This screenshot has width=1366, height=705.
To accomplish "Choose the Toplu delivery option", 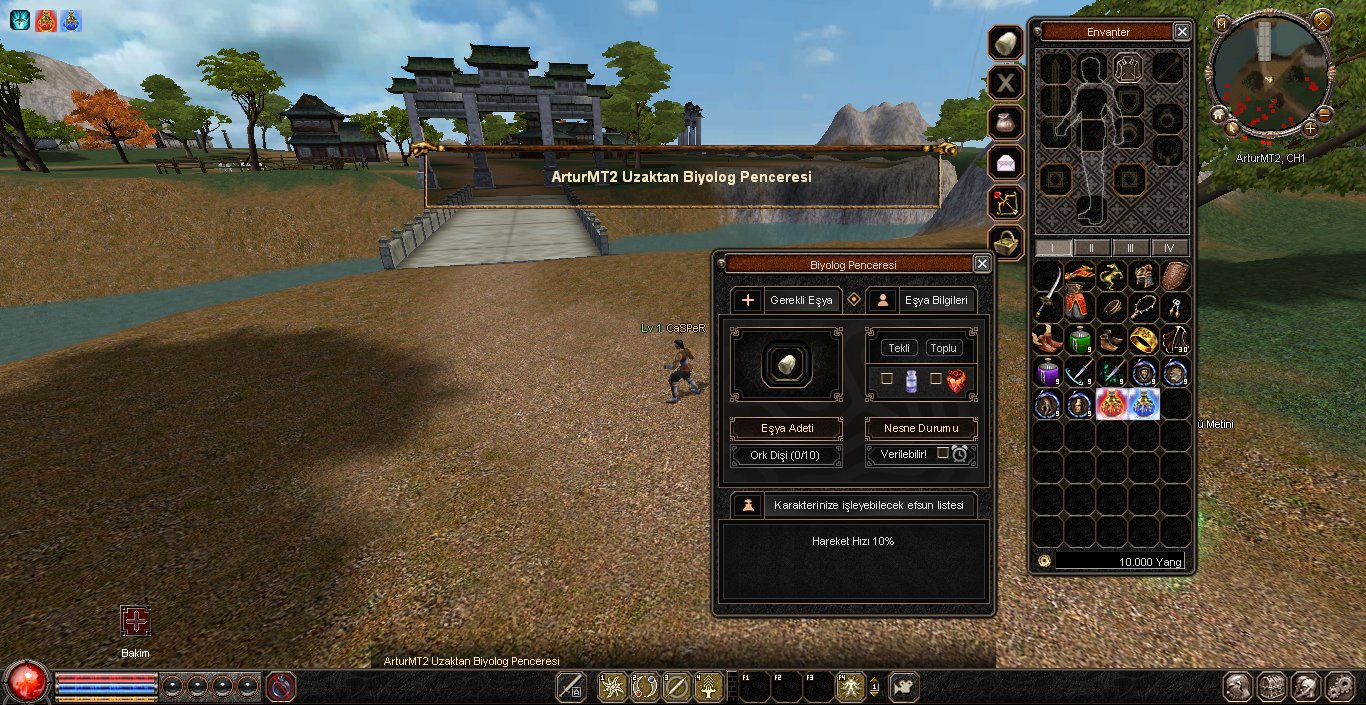I will [x=943, y=348].
